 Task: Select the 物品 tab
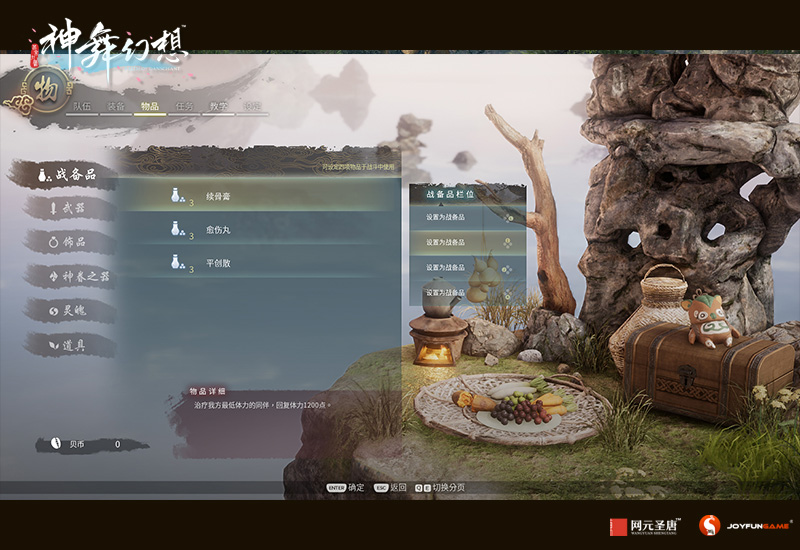pyautogui.click(x=150, y=106)
